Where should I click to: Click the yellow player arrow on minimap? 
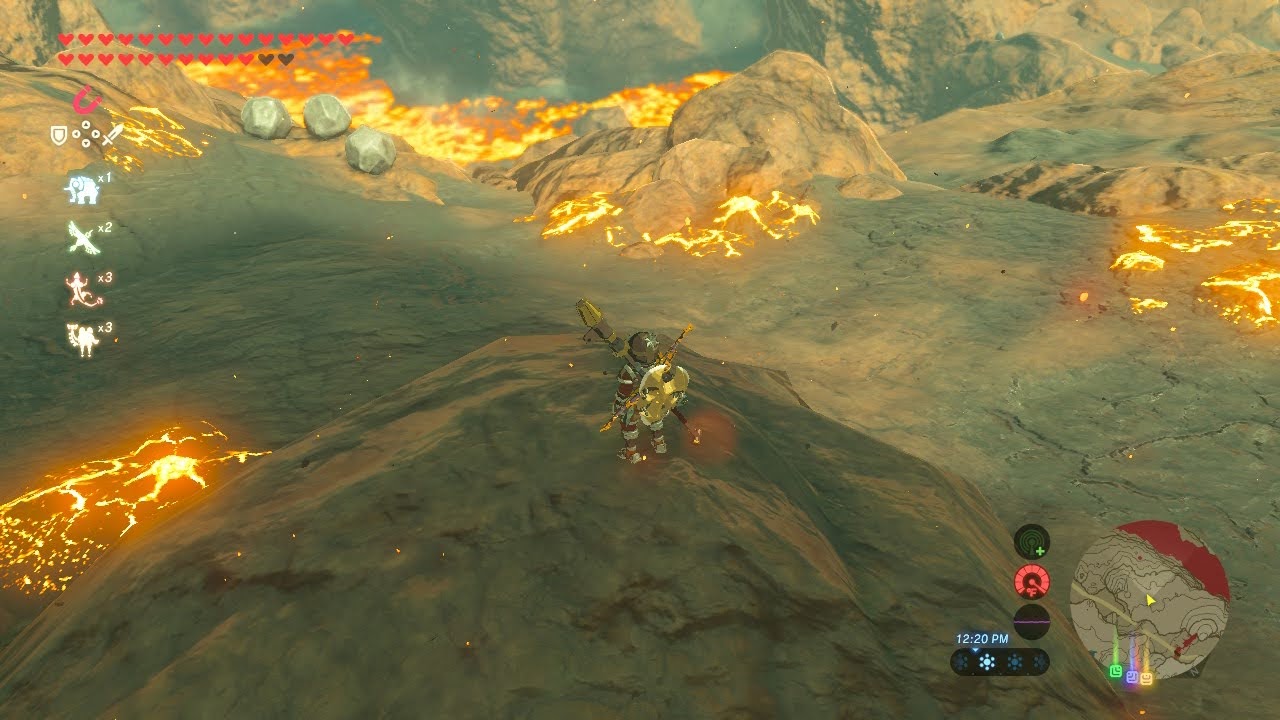pos(1151,600)
